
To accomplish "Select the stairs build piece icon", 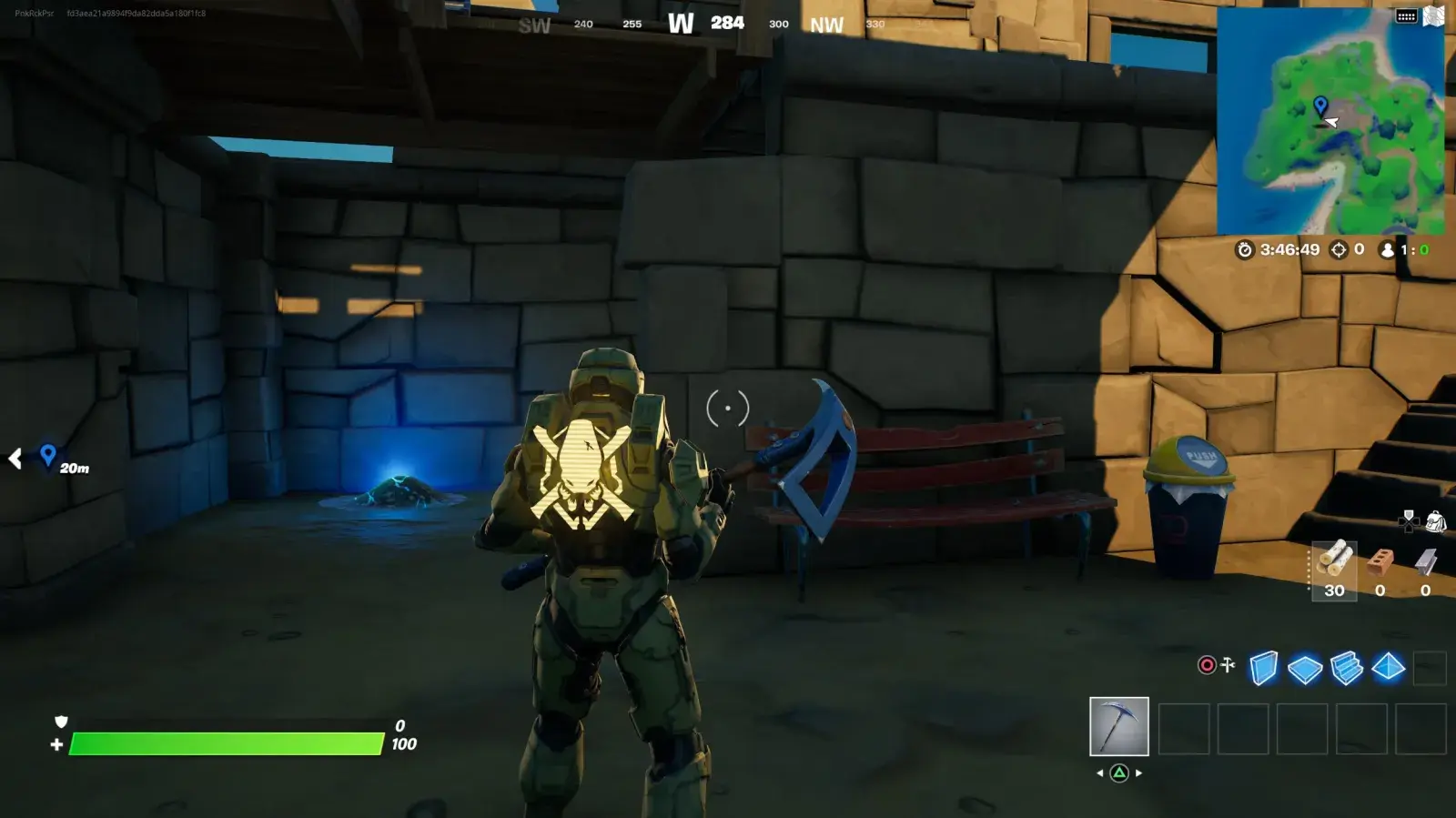I will pyautogui.click(x=1346, y=667).
